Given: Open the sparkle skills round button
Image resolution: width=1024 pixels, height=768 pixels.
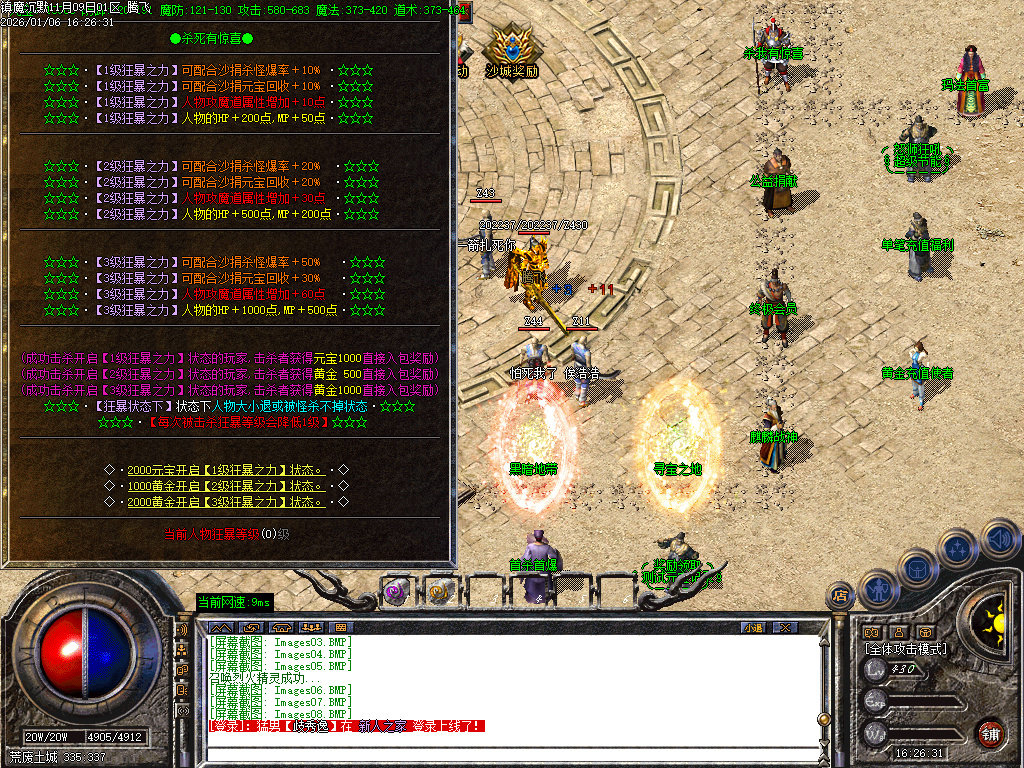Looking at the screenshot, I should pyautogui.click(x=958, y=548).
